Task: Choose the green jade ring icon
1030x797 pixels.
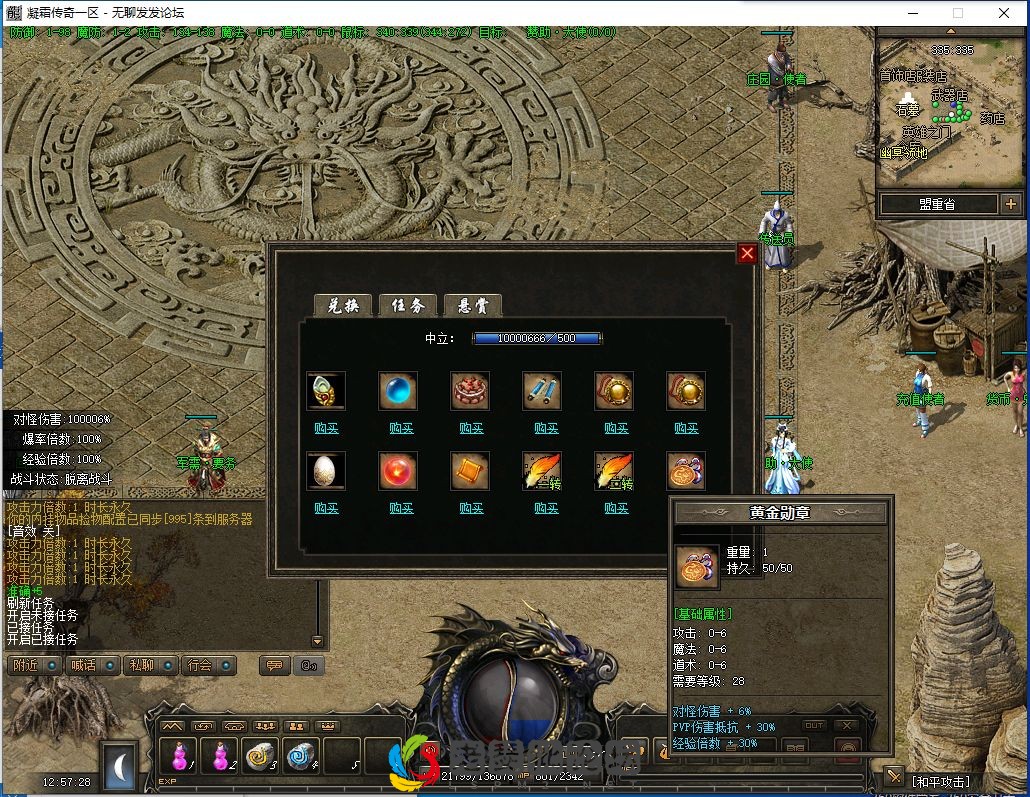Action: coord(326,391)
